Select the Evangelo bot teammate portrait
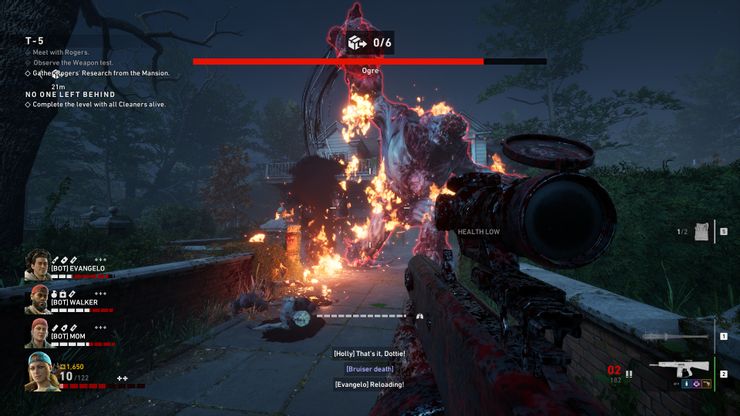The image size is (740, 416). pos(37,265)
